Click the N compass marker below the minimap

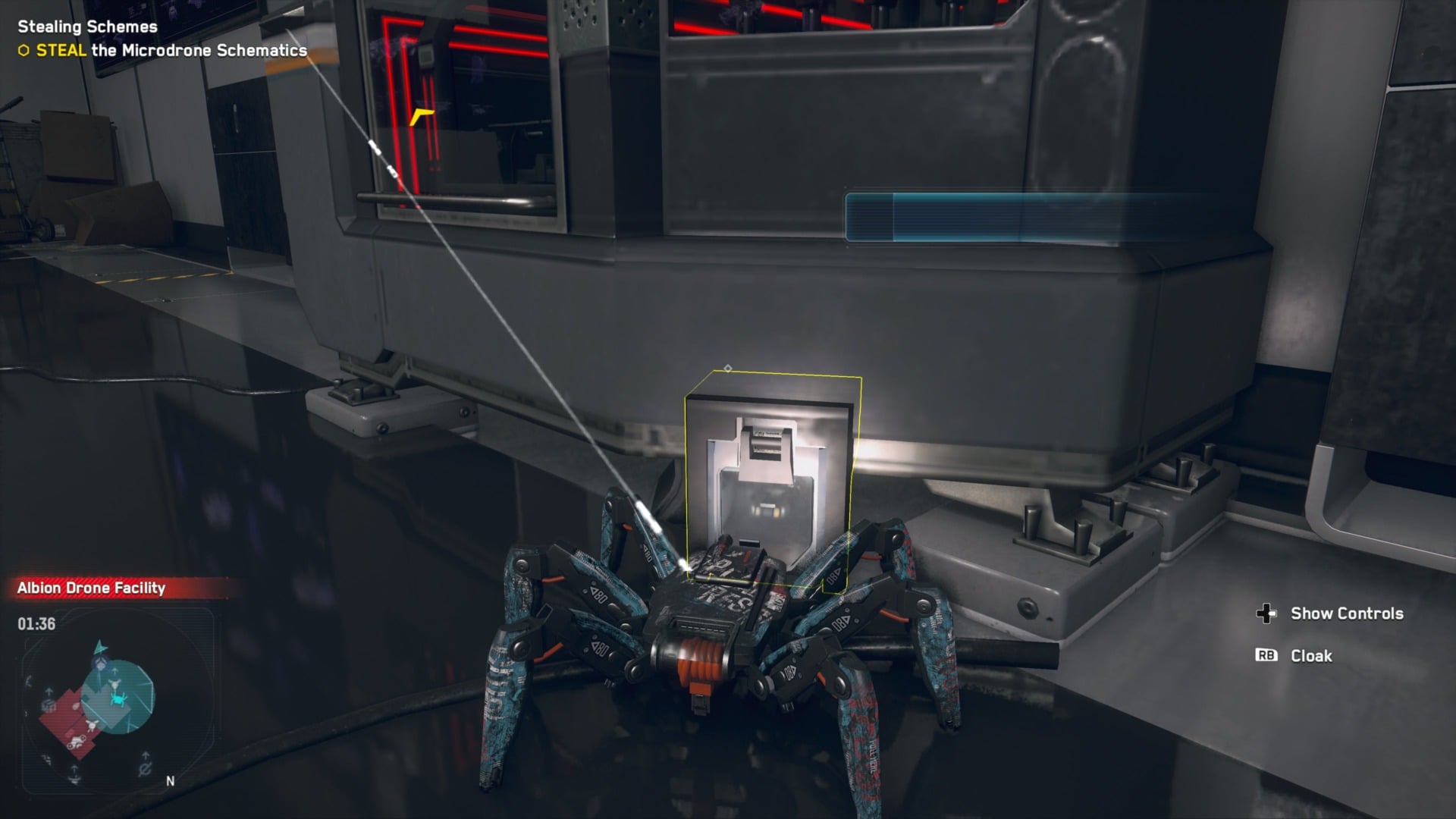(170, 781)
